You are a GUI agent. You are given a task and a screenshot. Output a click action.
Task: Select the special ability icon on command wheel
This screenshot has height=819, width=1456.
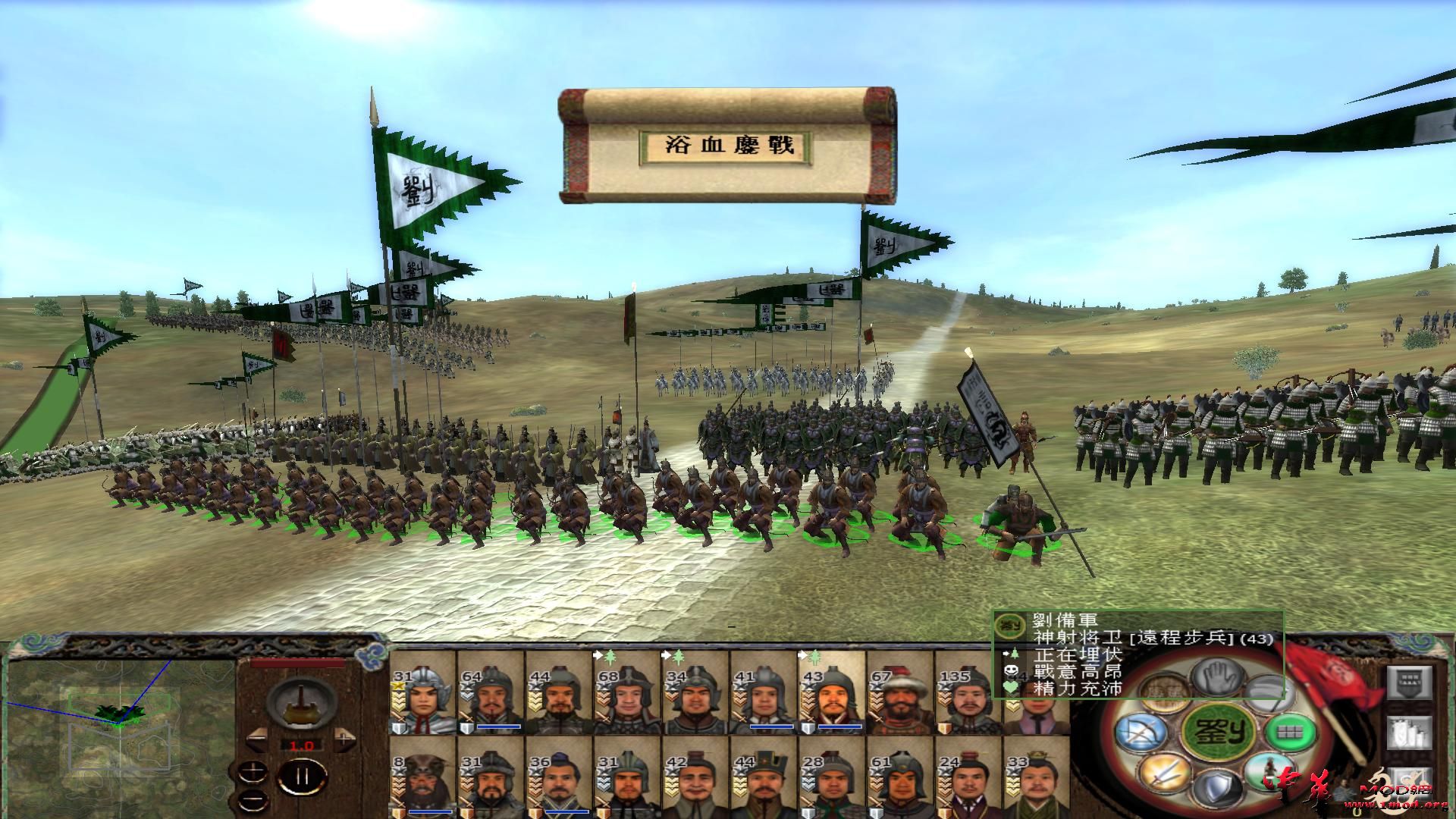pos(1270,772)
